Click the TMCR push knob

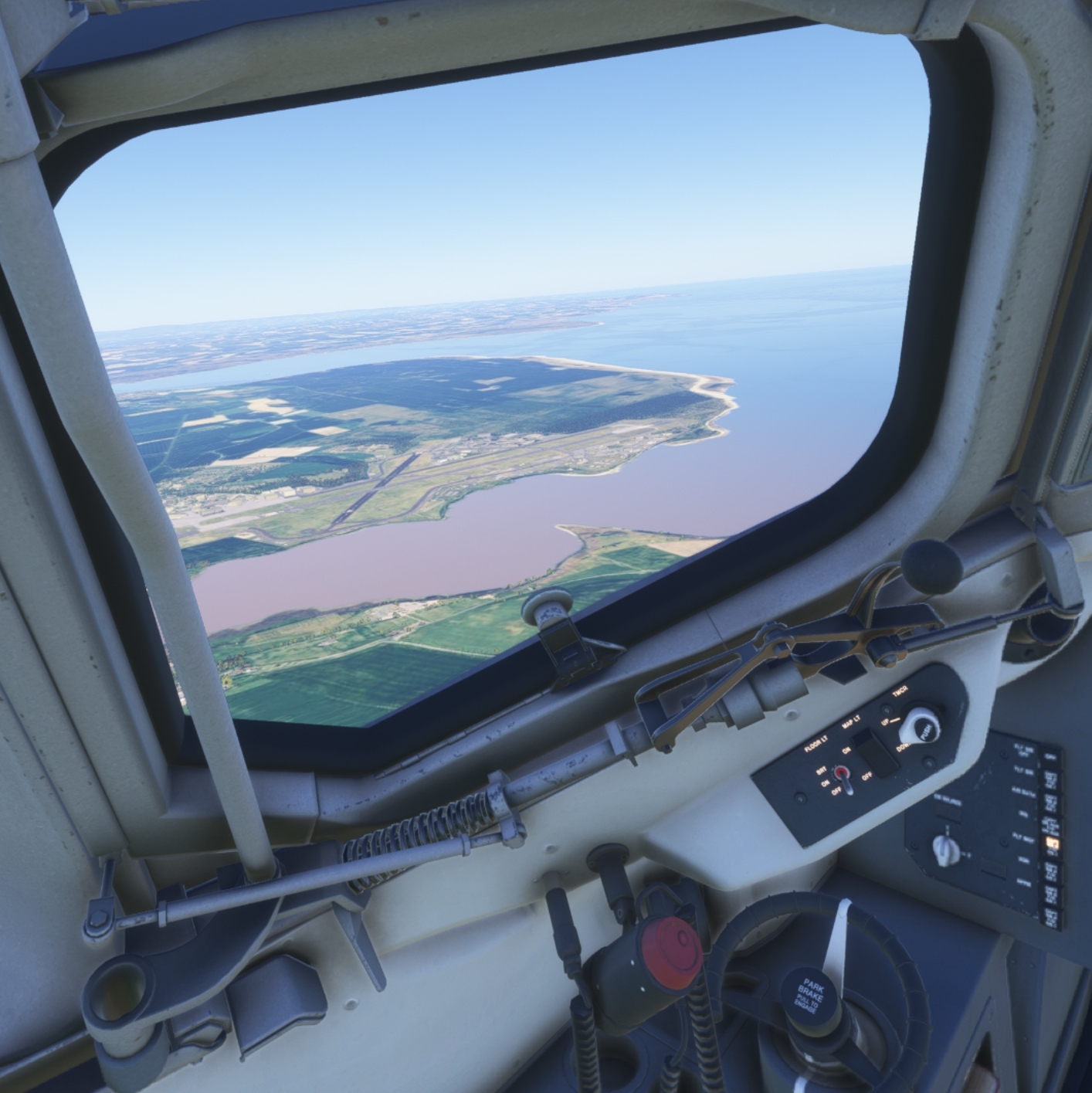tap(921, 726)
